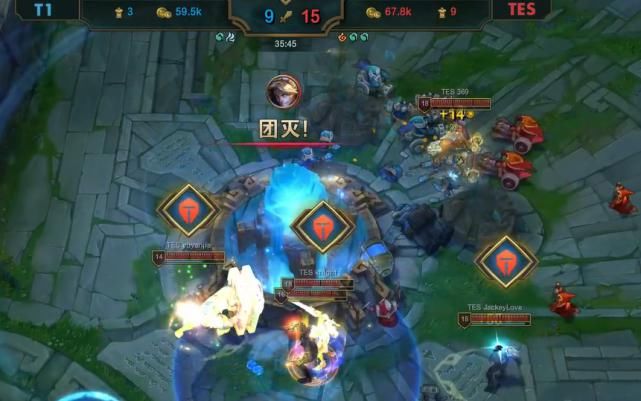Select the champion portrait above the ace announcement
The image size is (641, 401).
click(283, 92)
